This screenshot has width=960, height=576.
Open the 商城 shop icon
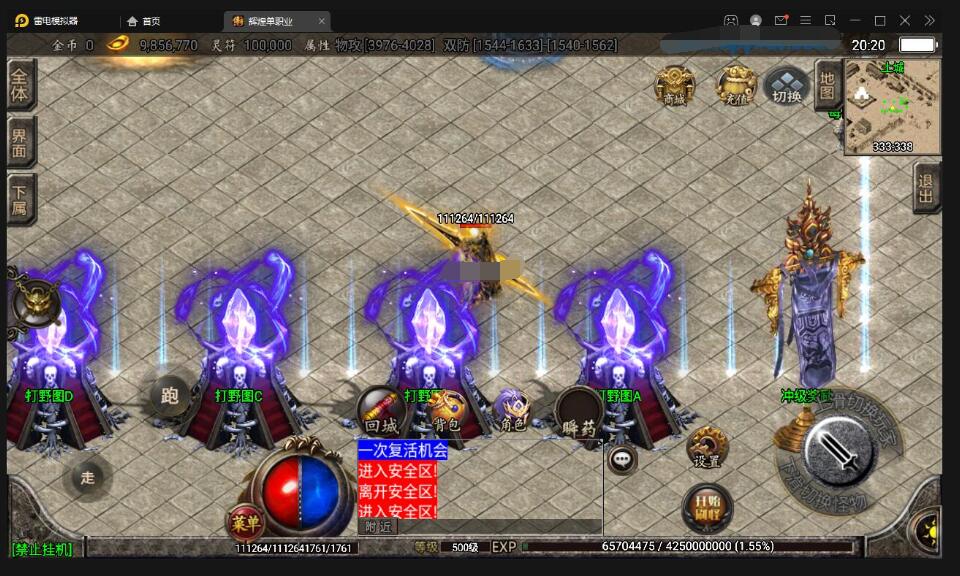tap(675, 86)
